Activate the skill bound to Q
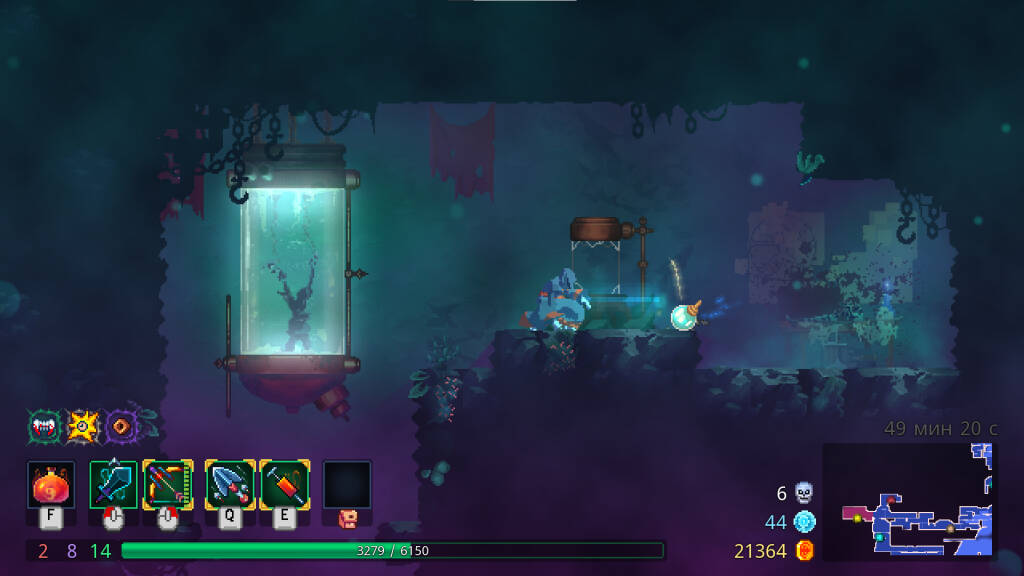 pyautogui.click(x=229, y=485)
